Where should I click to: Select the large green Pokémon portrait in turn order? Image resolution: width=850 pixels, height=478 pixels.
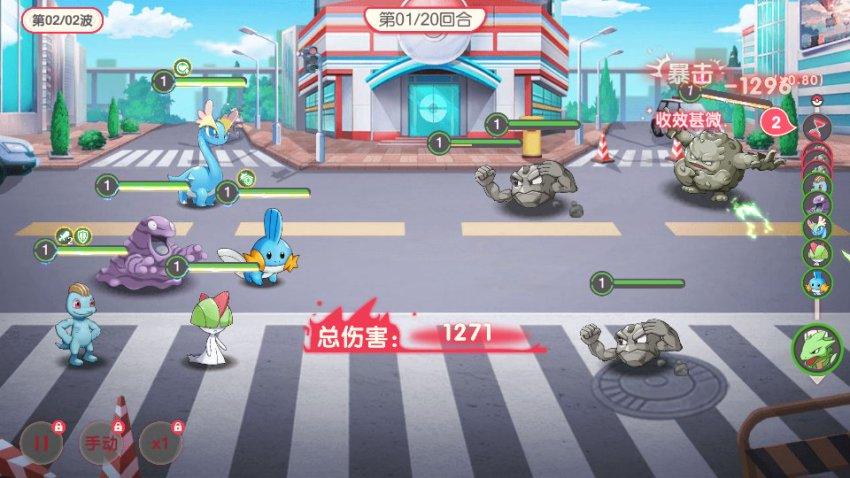pos(817,348)
